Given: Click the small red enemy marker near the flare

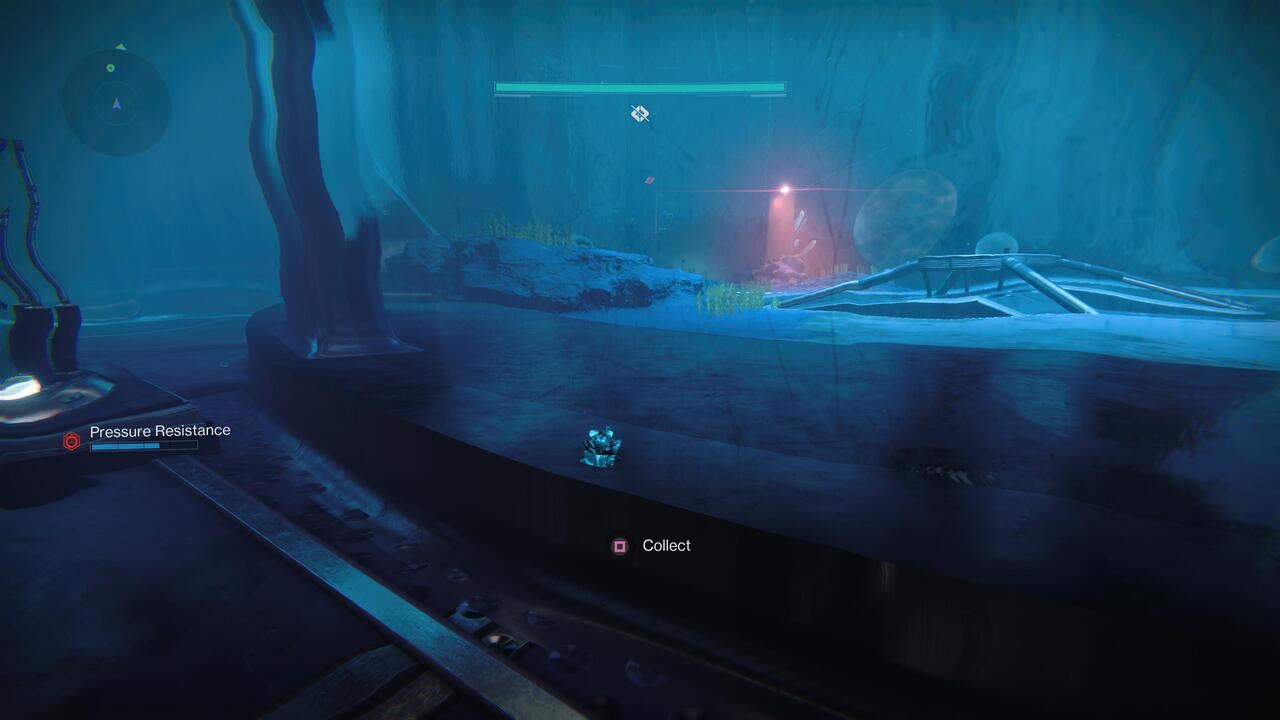Looking at the screenshot, I should [x=646, y=182].
